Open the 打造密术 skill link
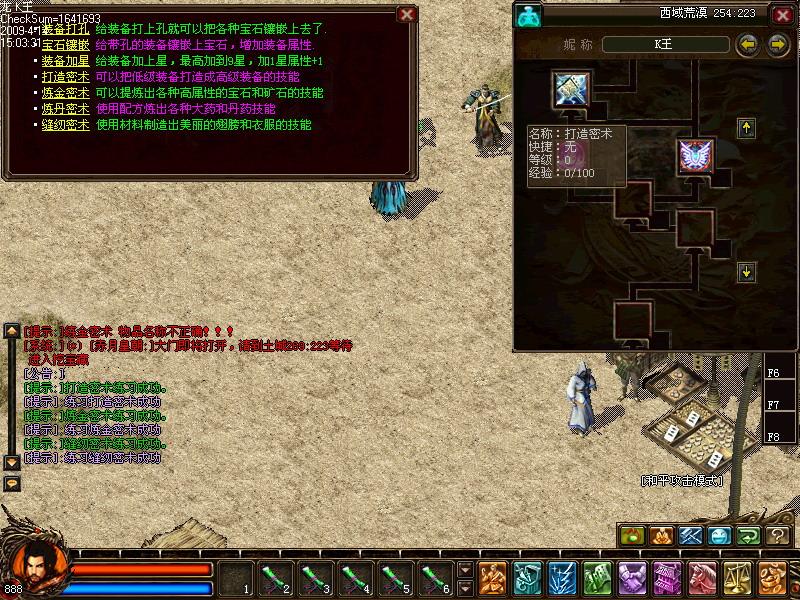 [x=66, y=77]
